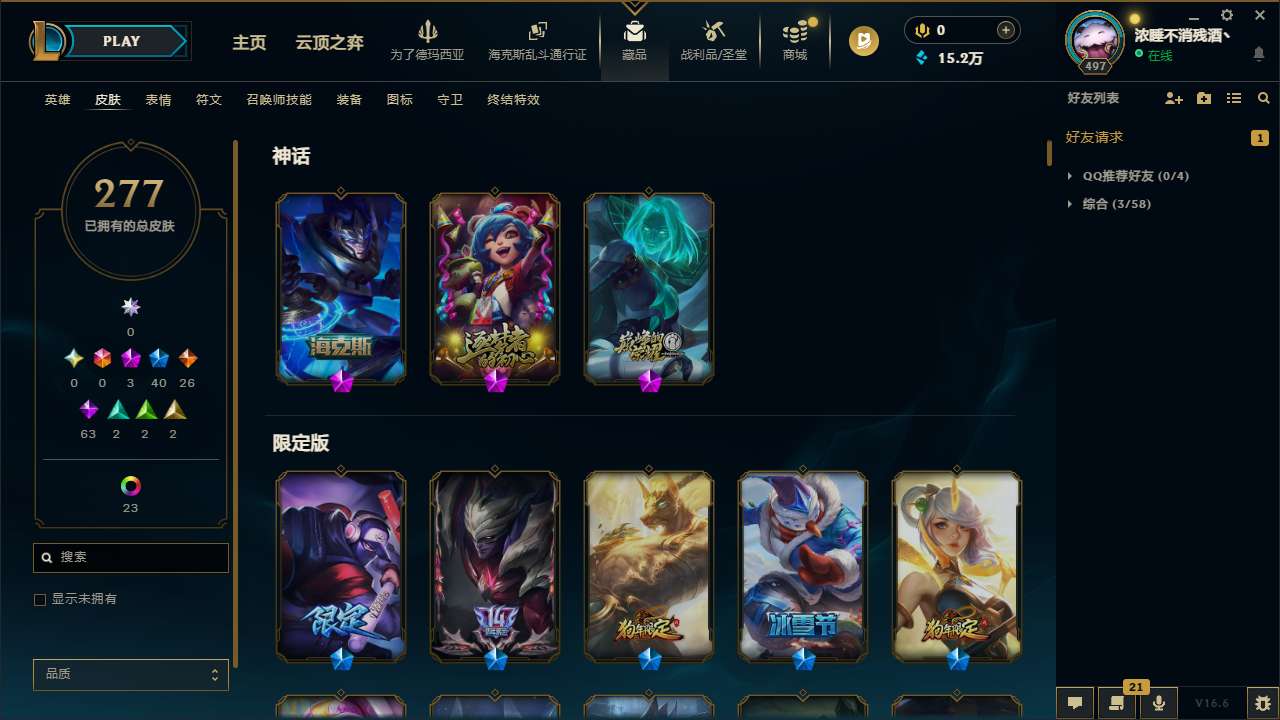Screen dimensions: 1280x720
Task: Open the chat bubble icon with the 21 badge
Action: (1117, 703)
